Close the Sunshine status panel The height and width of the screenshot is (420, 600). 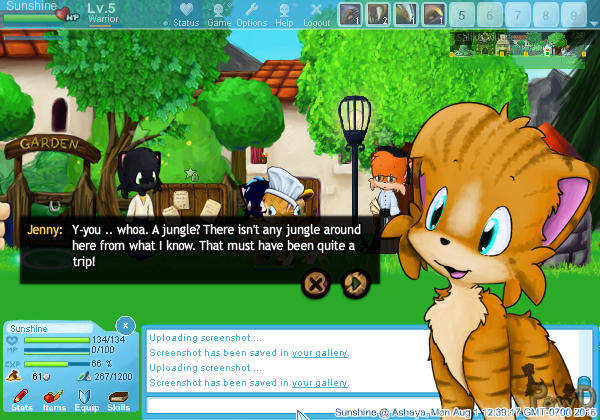125,325
